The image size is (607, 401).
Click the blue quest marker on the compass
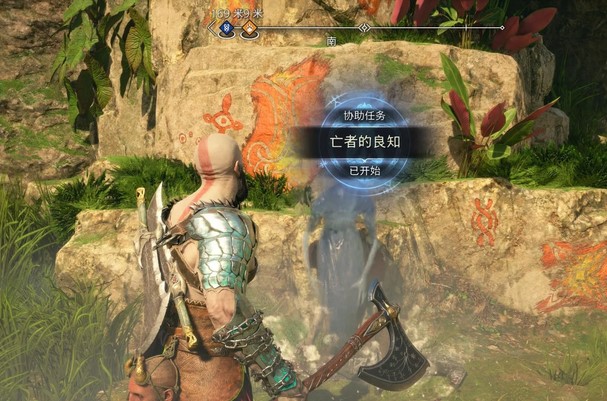[227, 30]
